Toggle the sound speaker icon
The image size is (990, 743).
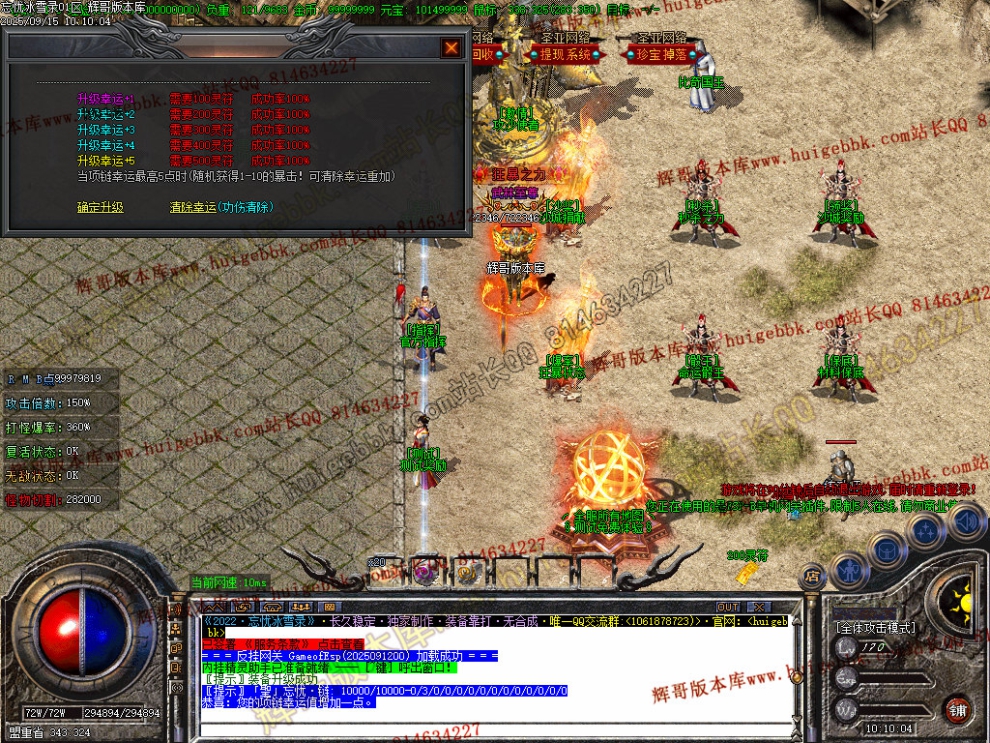(965, 522)
